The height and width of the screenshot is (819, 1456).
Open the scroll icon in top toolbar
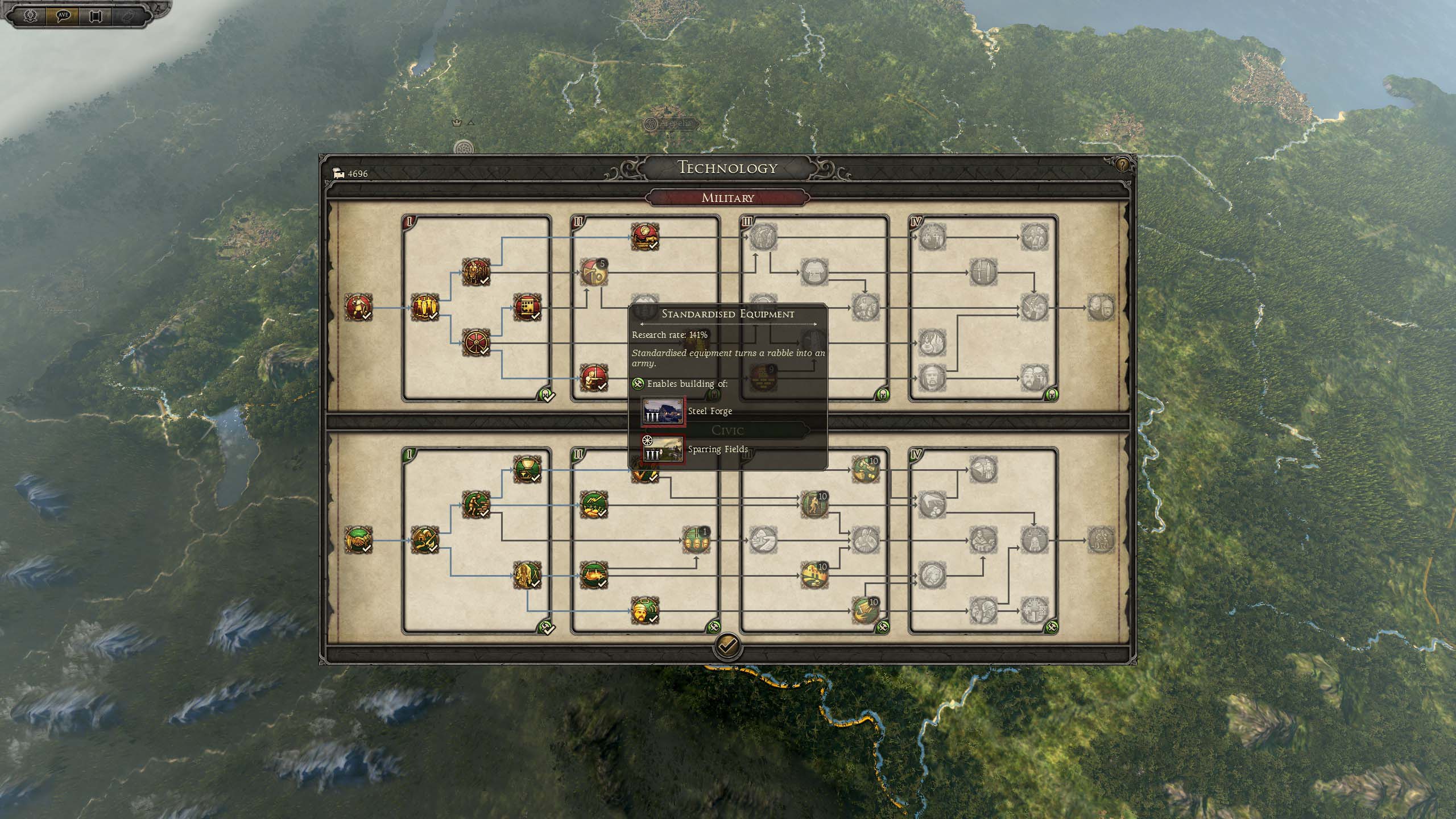95,15
